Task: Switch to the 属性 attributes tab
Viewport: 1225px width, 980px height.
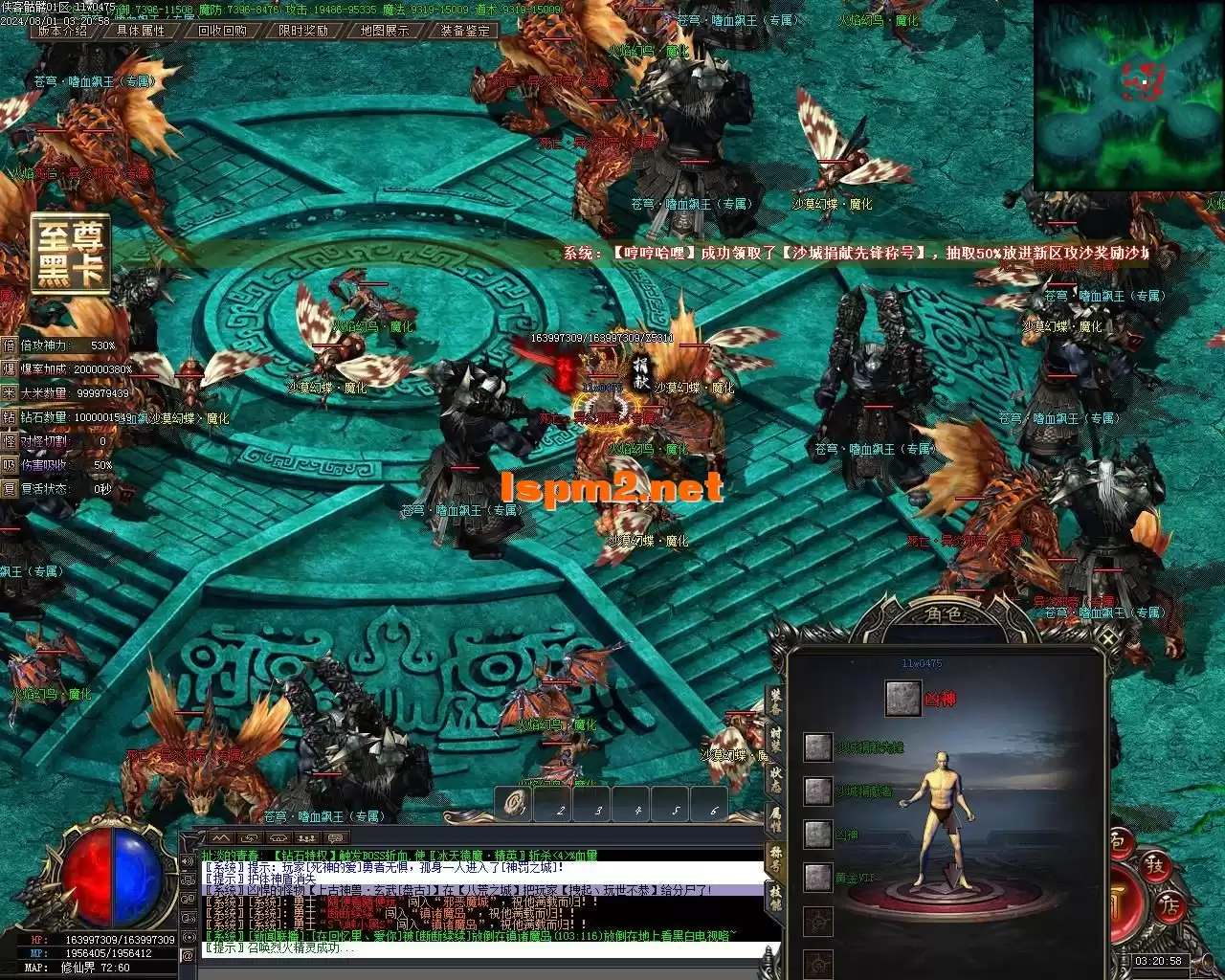Action: (x=775, y=819)
